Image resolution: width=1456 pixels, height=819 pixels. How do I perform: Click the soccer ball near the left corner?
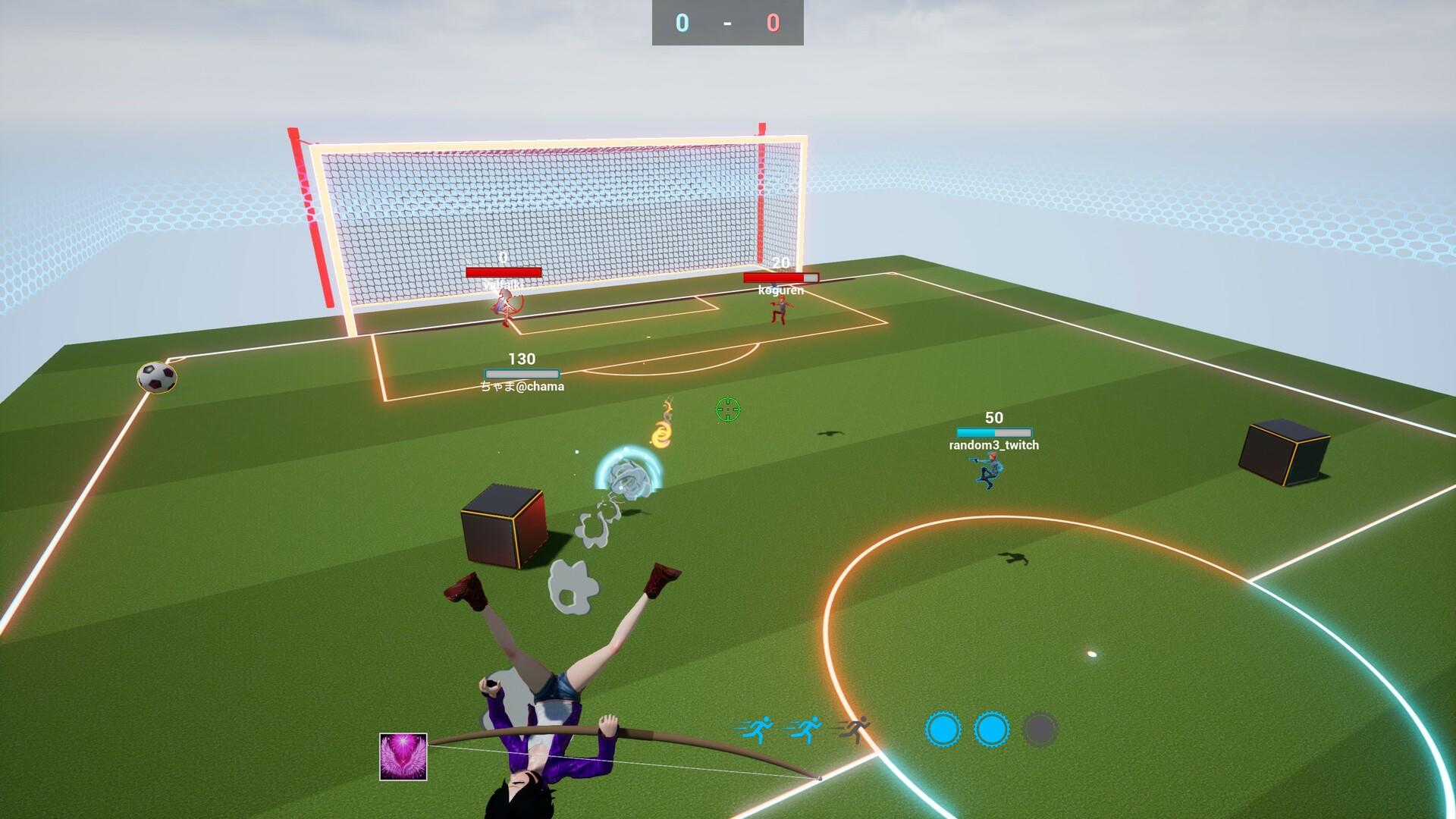[156, 377]
